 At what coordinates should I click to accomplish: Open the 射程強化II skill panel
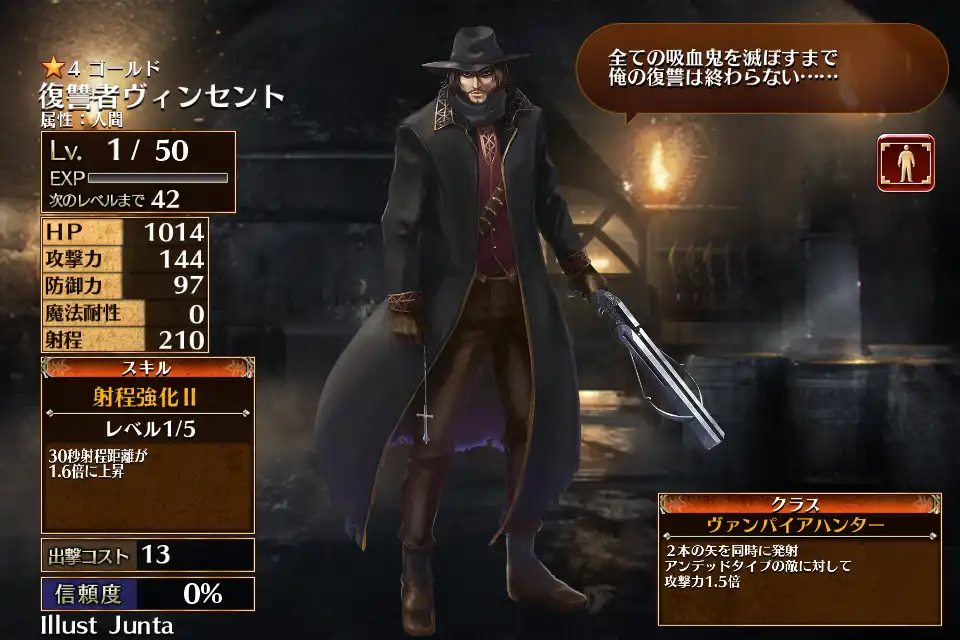pos(147,397)
